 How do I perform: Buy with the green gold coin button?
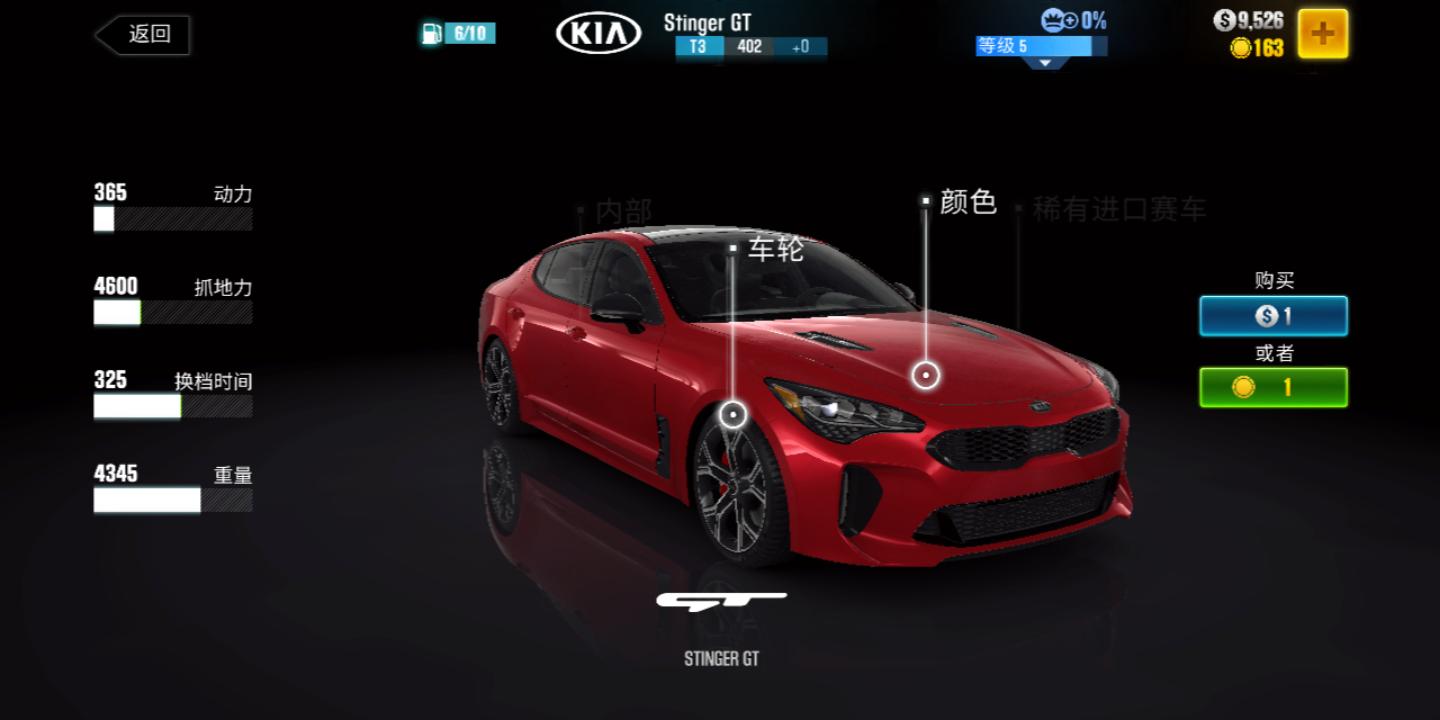click(1273, 387)
